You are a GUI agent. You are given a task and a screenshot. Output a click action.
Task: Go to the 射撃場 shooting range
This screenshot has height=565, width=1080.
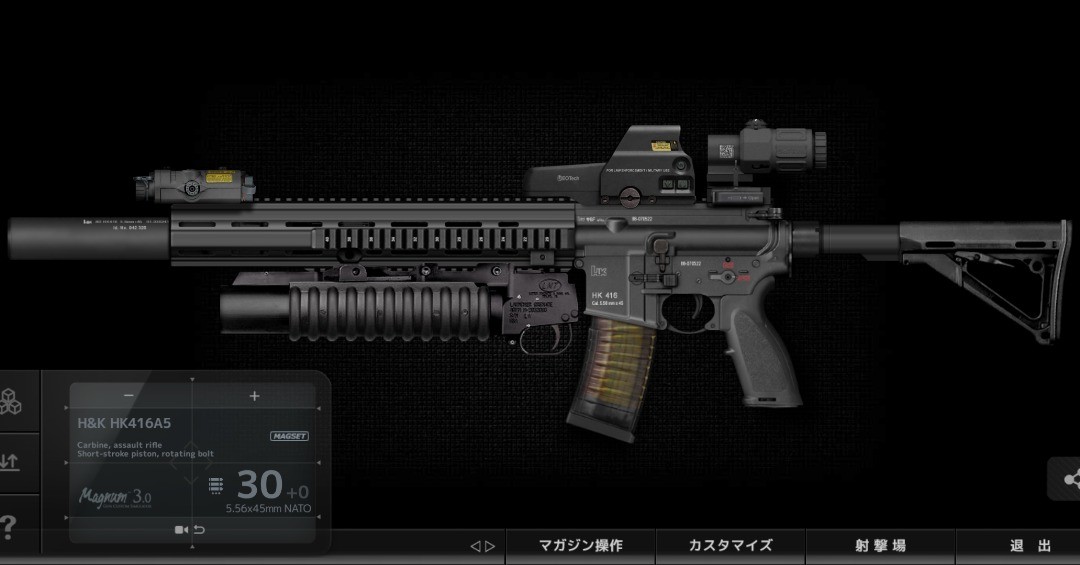880,546
